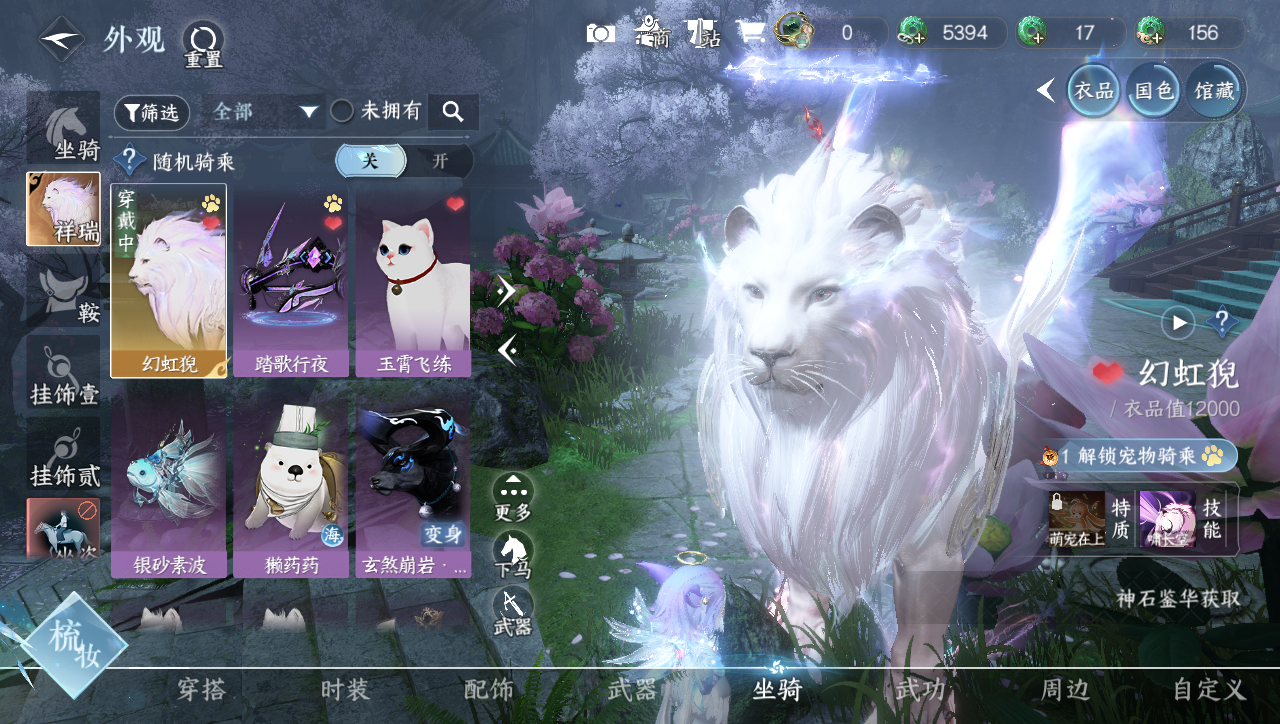Play the mount preview video button
Screen dimensions: 1280x724
coord(1178,323)
